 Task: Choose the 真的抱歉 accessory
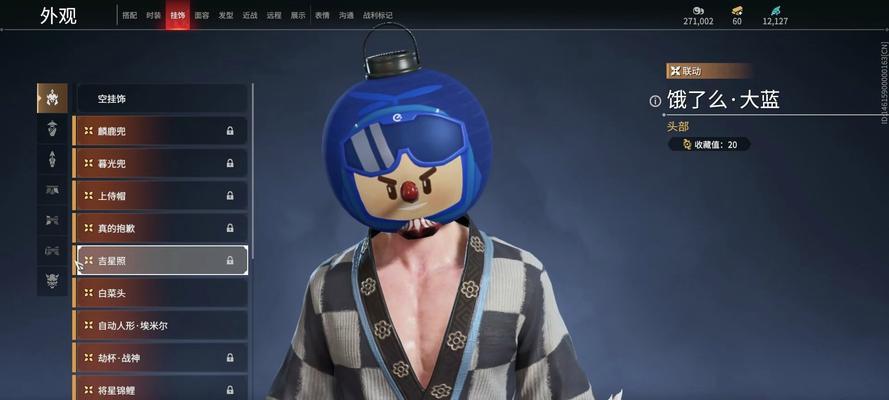coord(162,228)
